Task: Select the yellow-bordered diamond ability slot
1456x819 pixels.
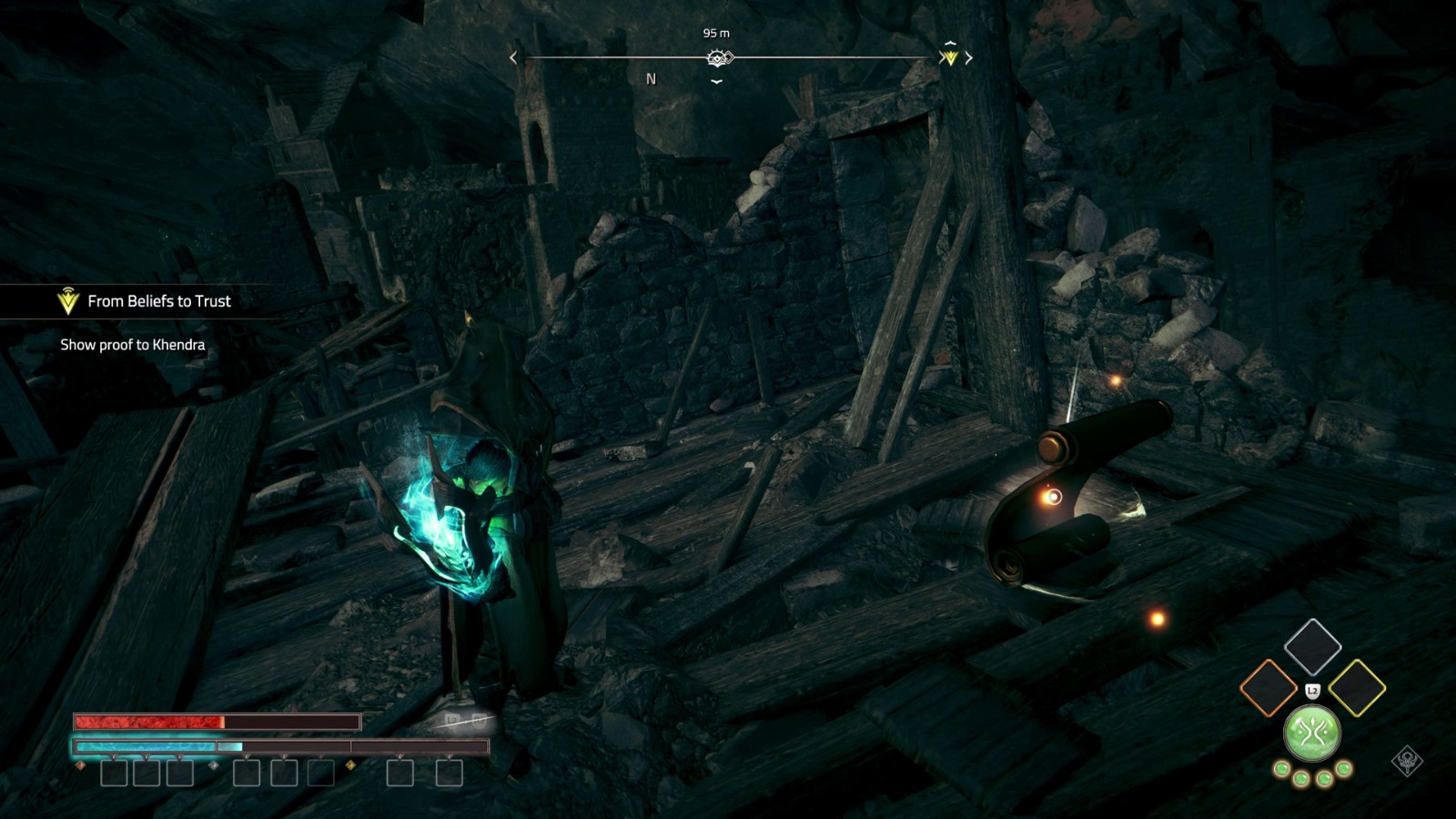Action: click(1357, 688)
